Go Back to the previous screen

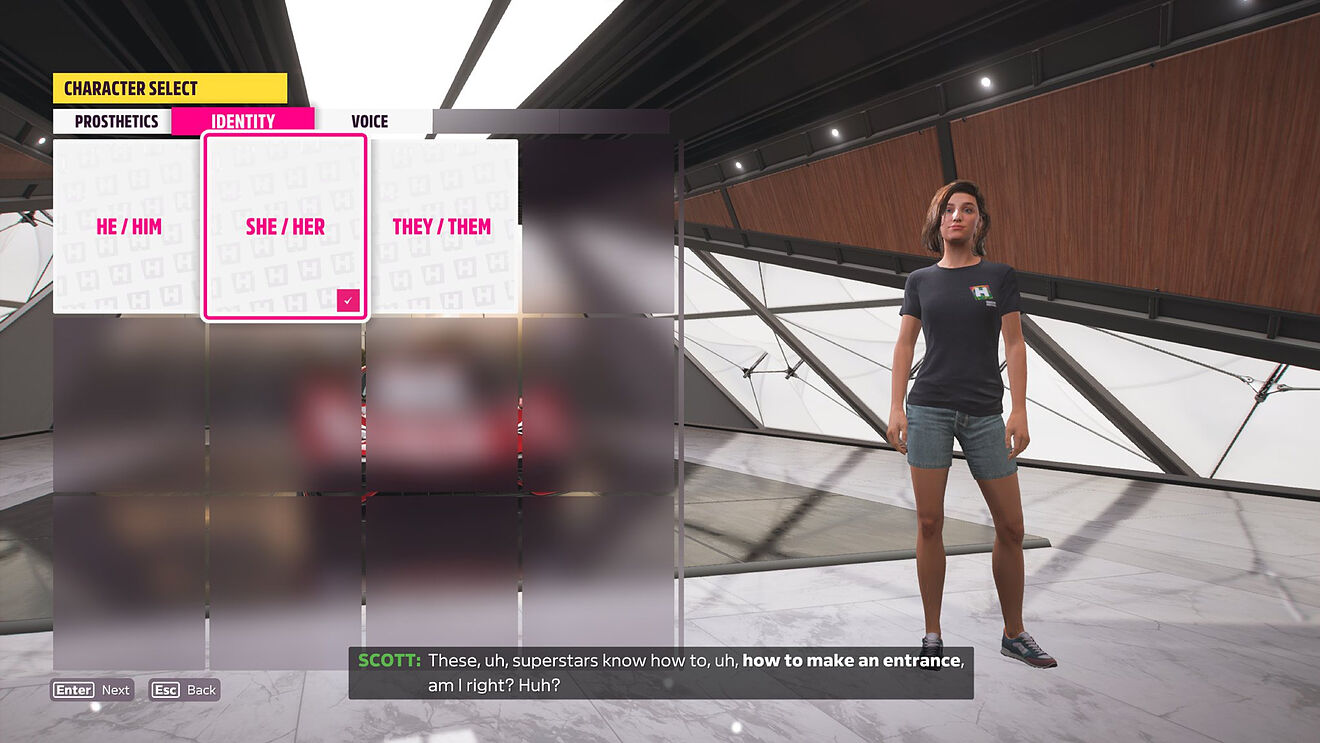coord(186,690)
